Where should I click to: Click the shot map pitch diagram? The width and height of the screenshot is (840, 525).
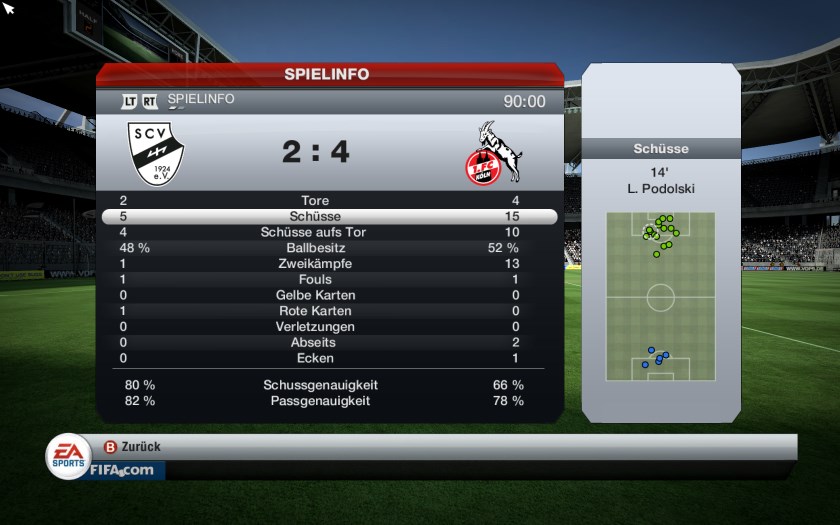[x=660, y=297]
